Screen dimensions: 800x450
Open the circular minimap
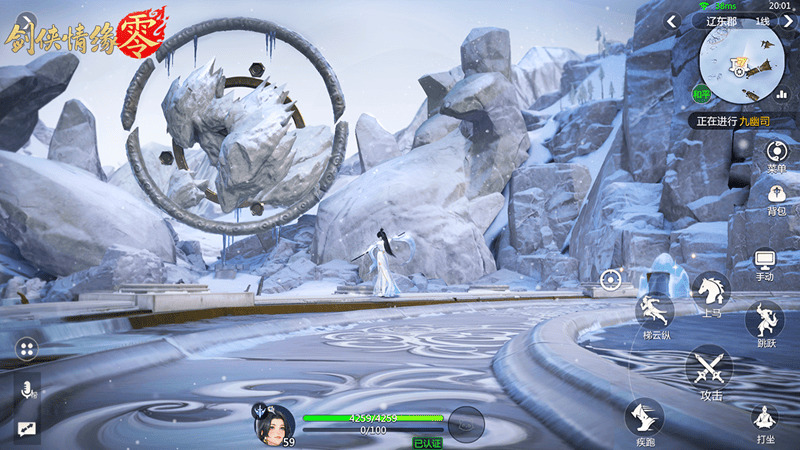coord(741,63)
